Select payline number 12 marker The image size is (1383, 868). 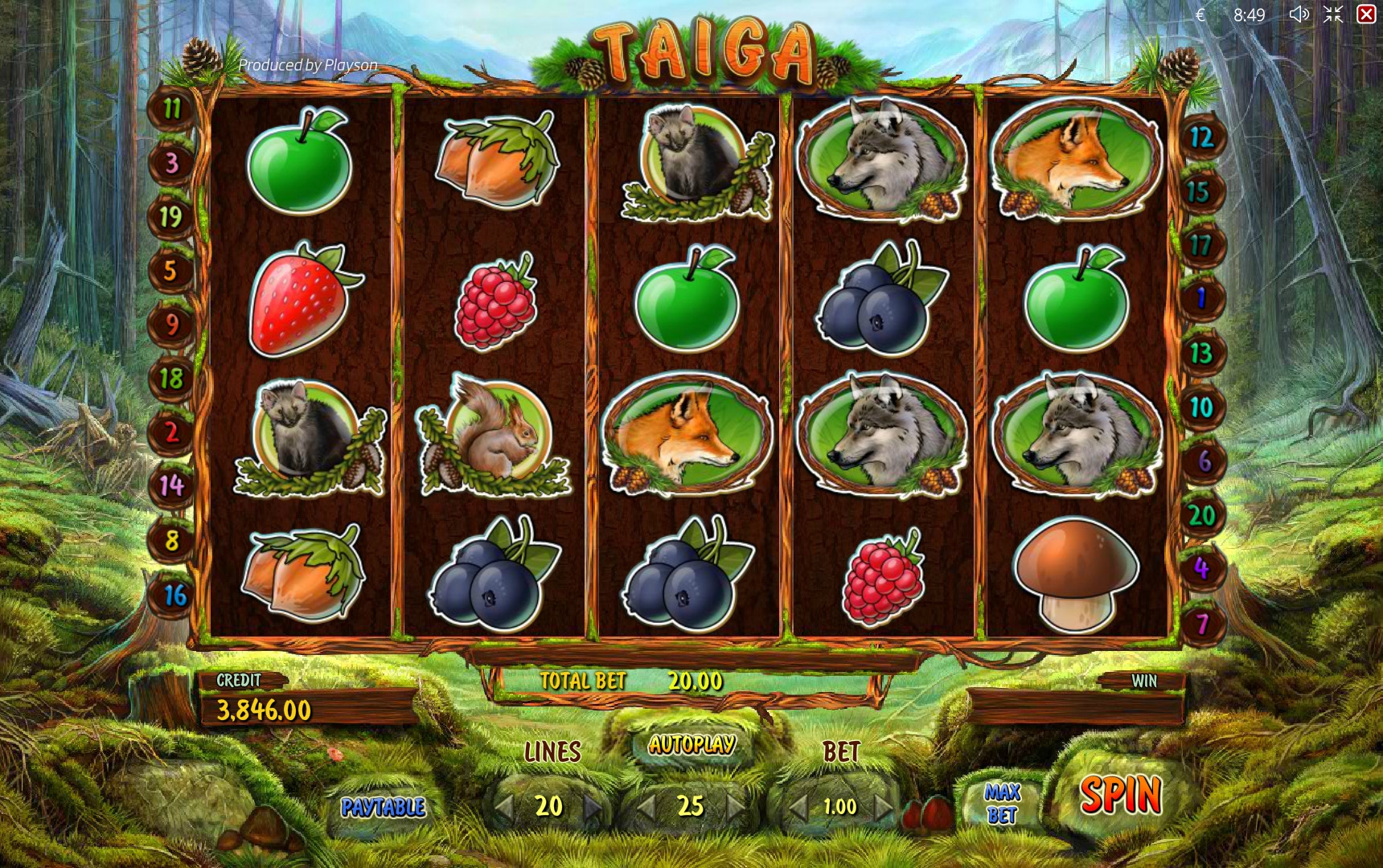tap(1201, 137)
